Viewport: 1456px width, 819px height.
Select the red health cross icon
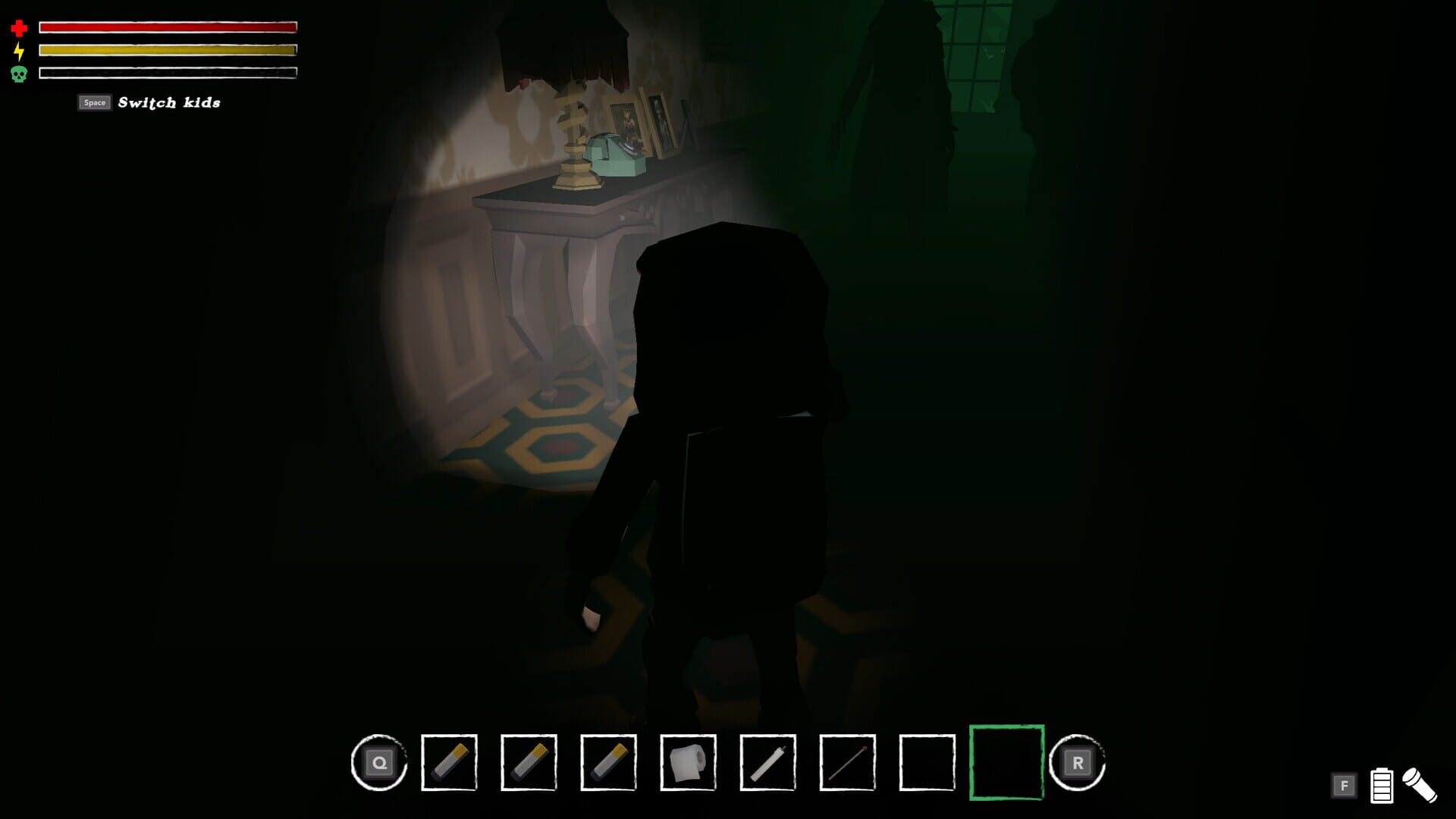click(20, 27)
